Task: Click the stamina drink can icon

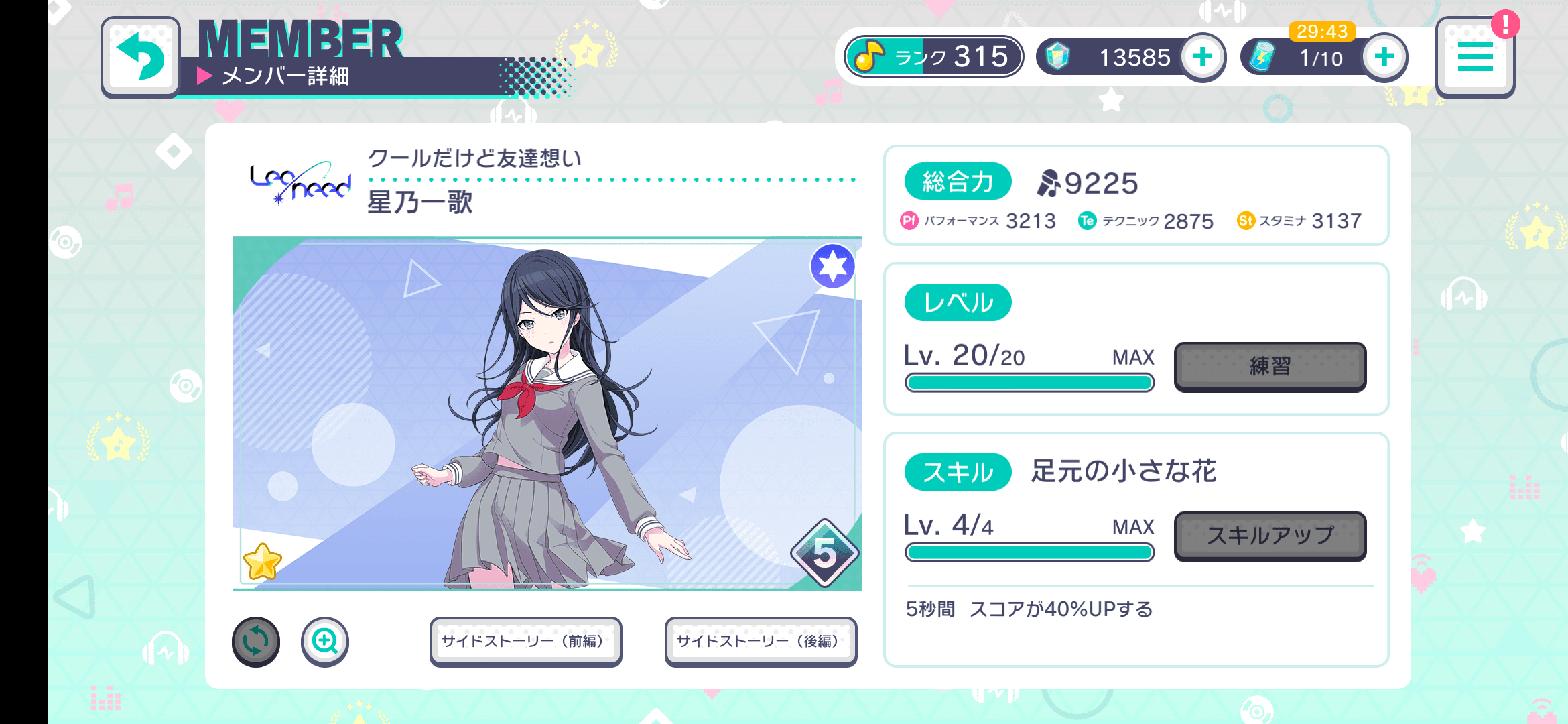Action: click(x=1262, y=56)
